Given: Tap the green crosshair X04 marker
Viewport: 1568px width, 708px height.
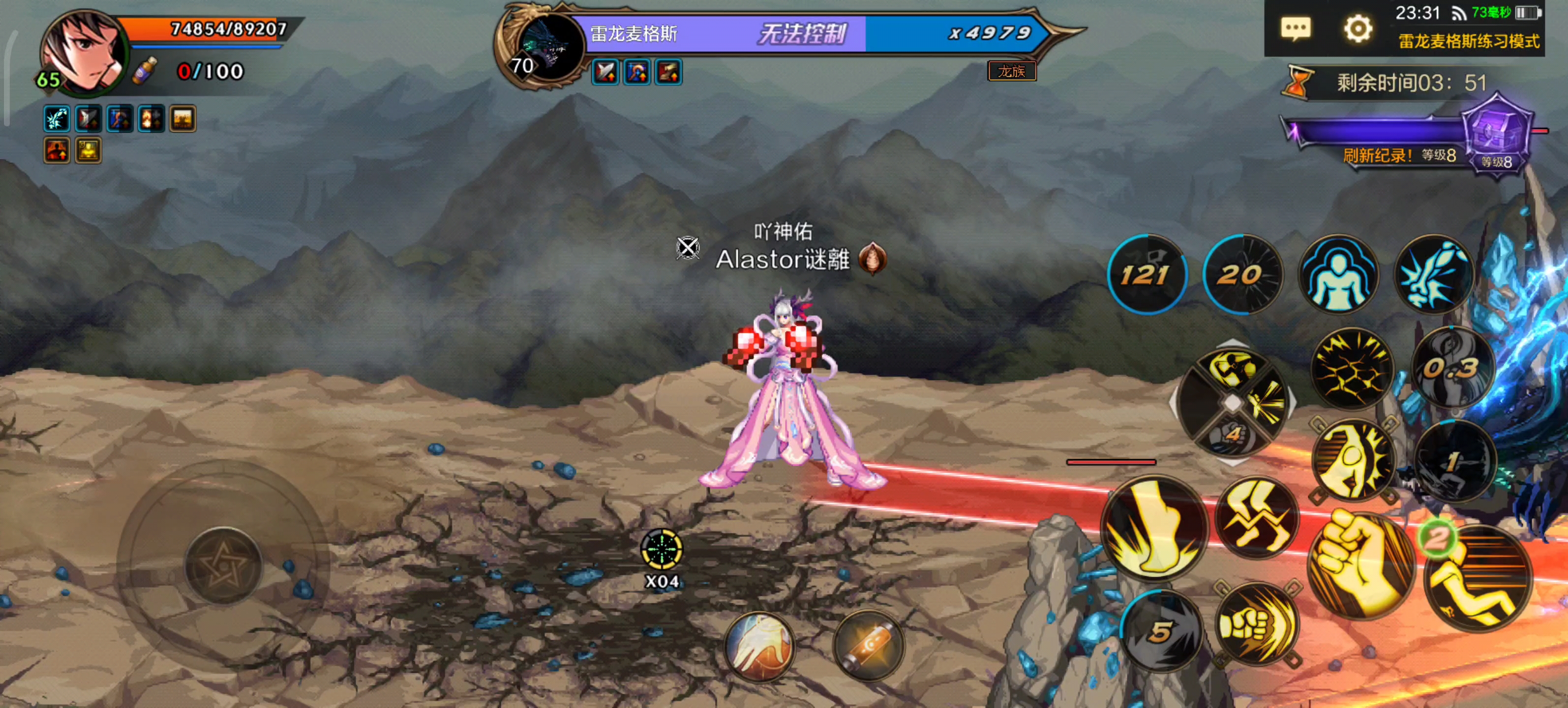Looking at the screenshot, I should click(662, 550).
